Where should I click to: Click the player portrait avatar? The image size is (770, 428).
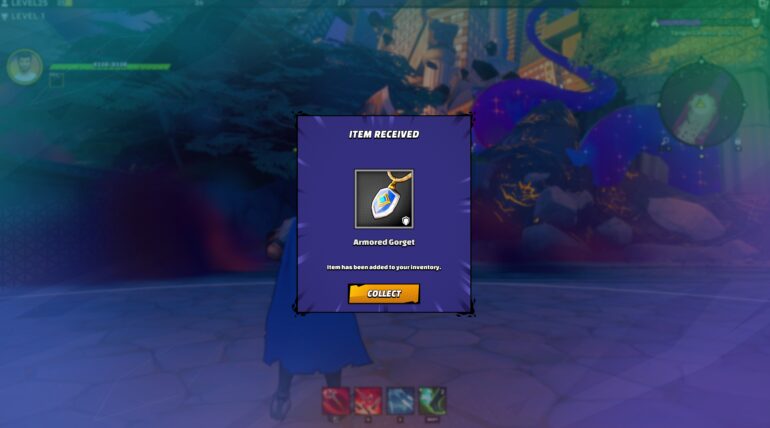click(25, 68)
